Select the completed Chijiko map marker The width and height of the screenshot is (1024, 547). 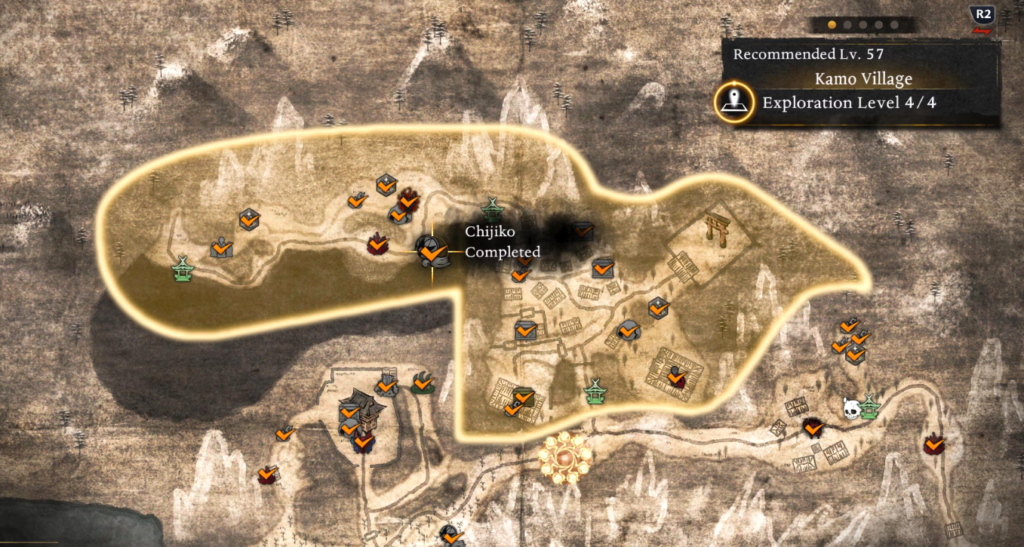tap(432, 251)
